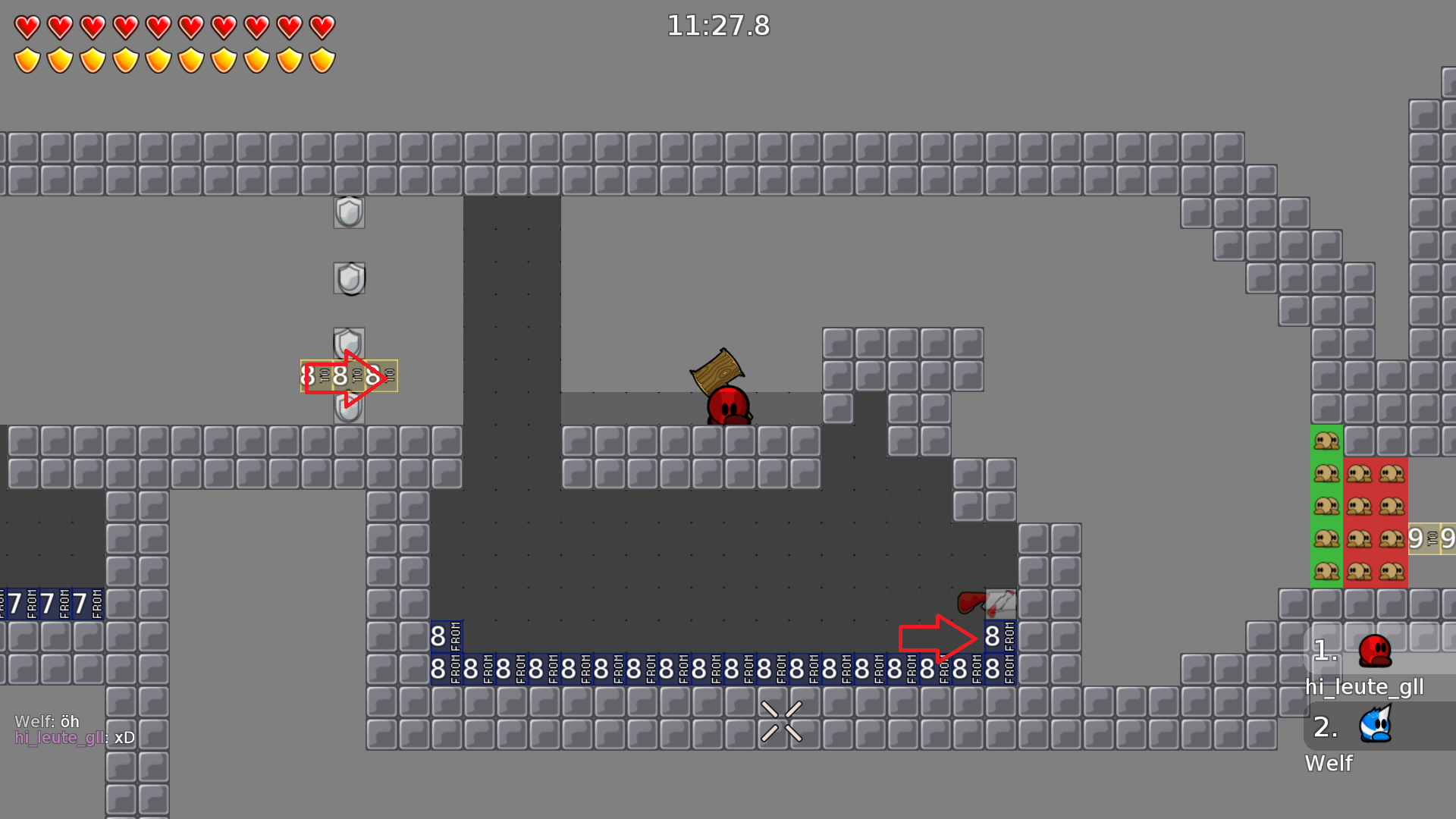Click Welf's blue avatar on the scoreboard
The image size is (1456, 819).
1375,726
